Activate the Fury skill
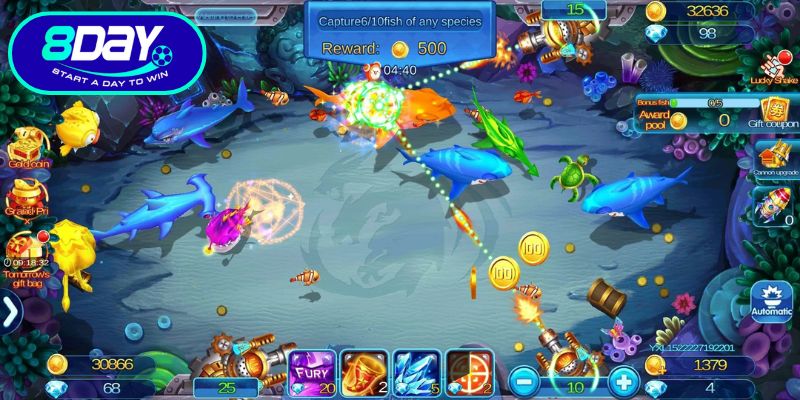The height and width of the screenshot is (400, 800). point(308,371)
